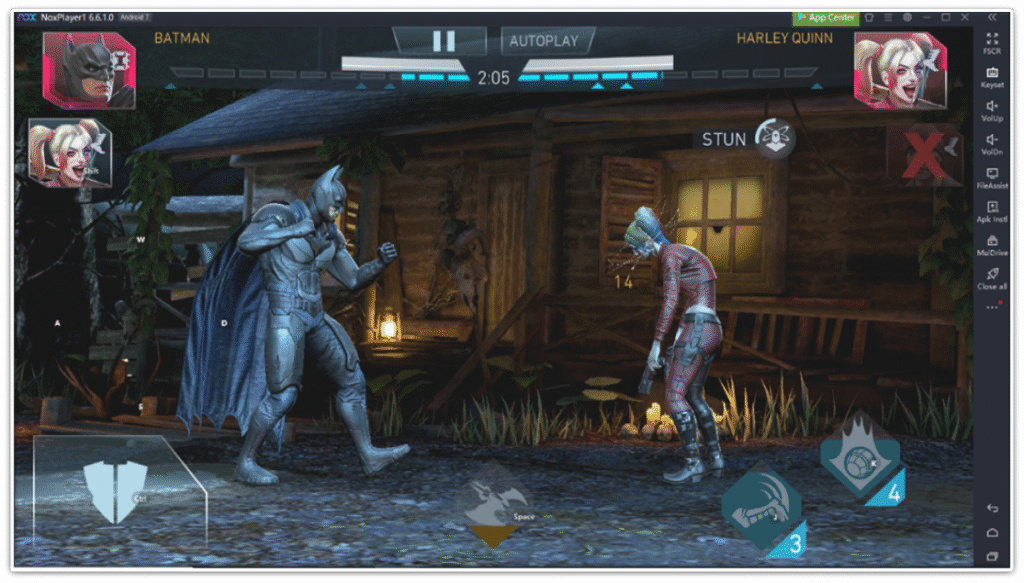1024x583 pixels.
Task: Open the Nox App Center
Action: coord(825,17)
